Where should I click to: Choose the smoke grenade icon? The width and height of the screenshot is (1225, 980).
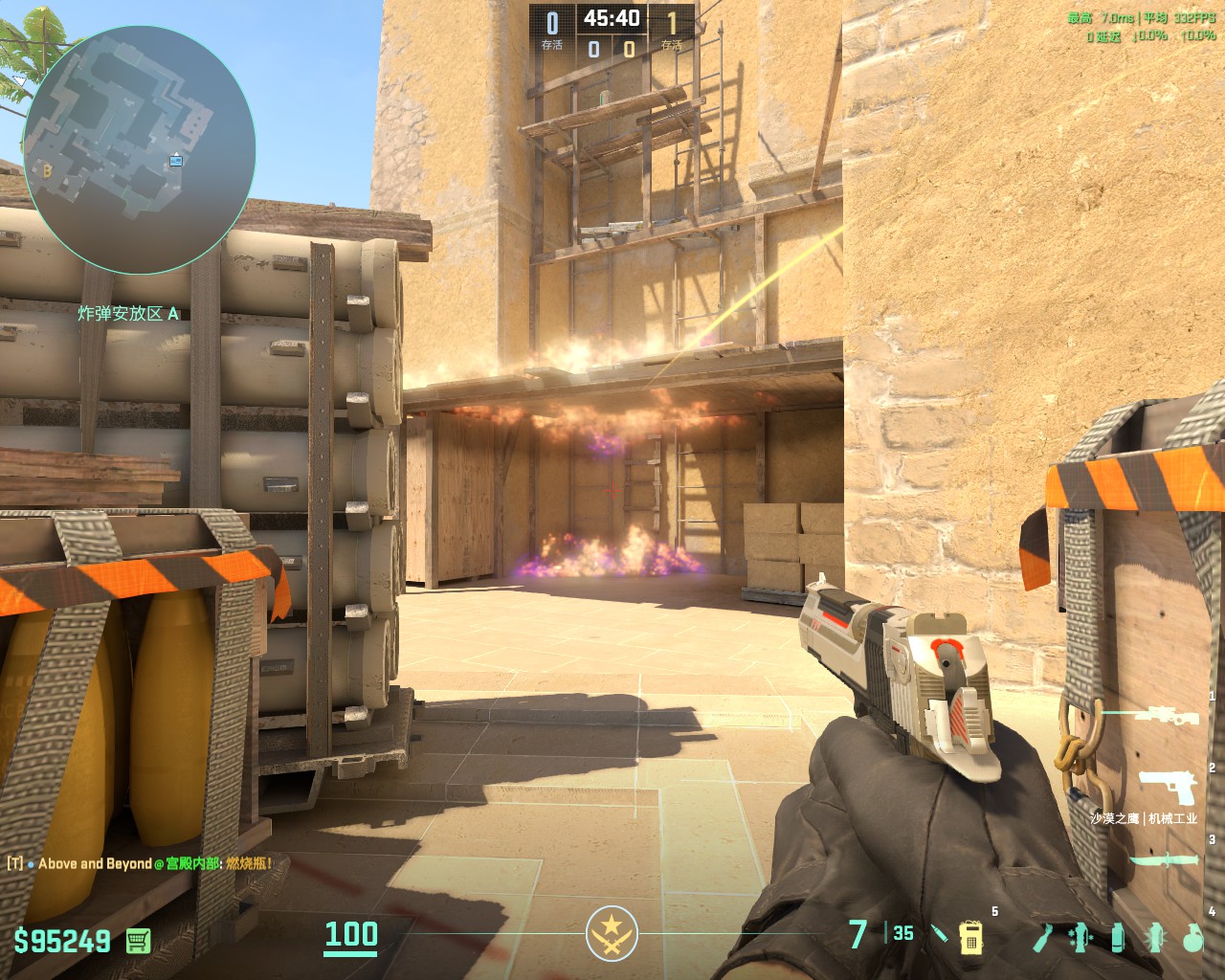1118,936
